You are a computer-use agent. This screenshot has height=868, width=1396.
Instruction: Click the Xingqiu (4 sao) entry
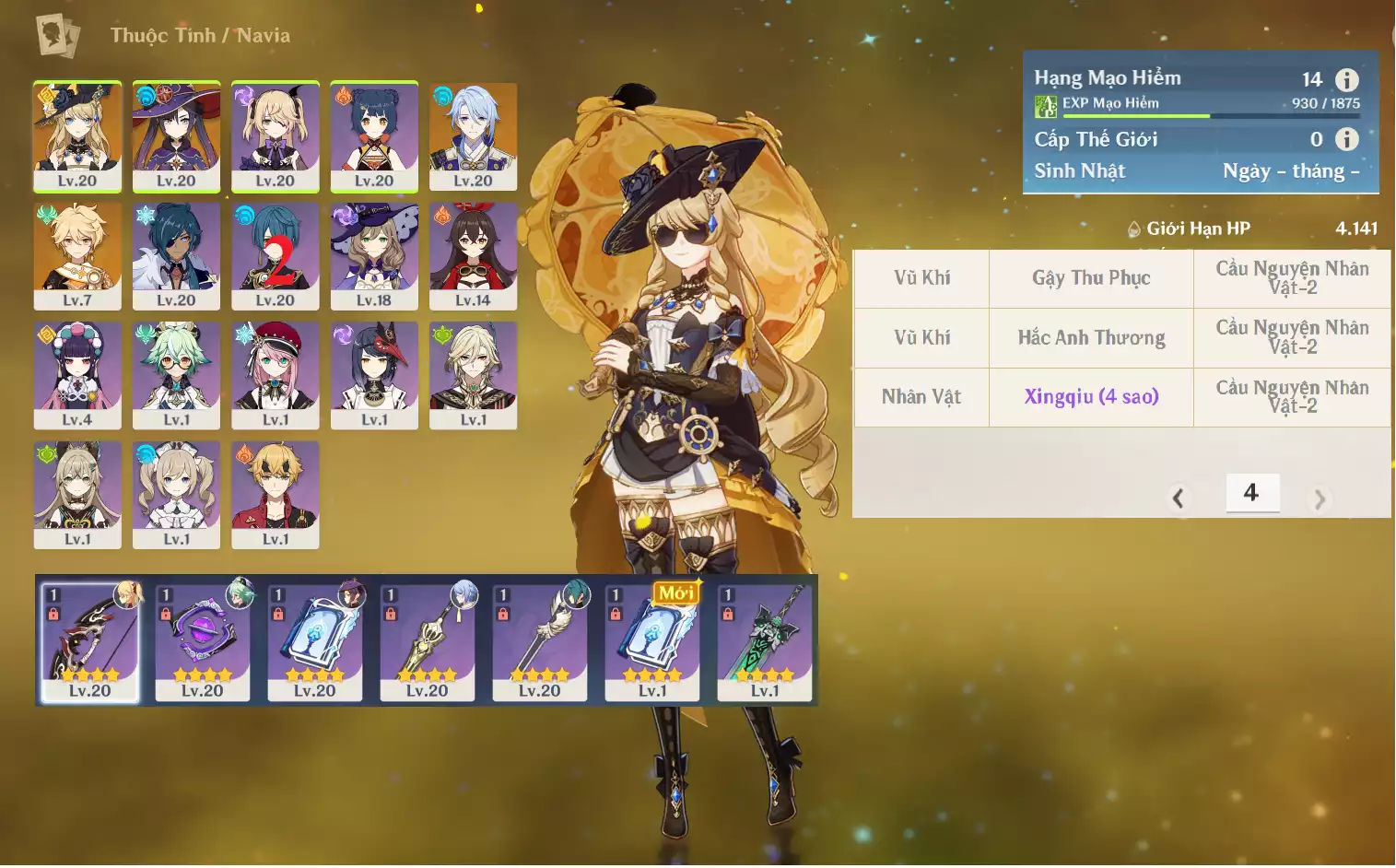pos(1091,396)
